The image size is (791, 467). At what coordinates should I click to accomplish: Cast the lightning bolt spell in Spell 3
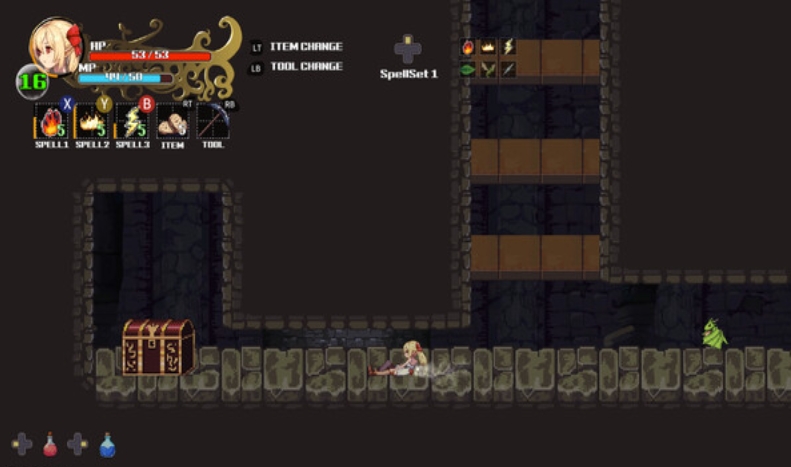pyautogui.click(x=132, y=122)
